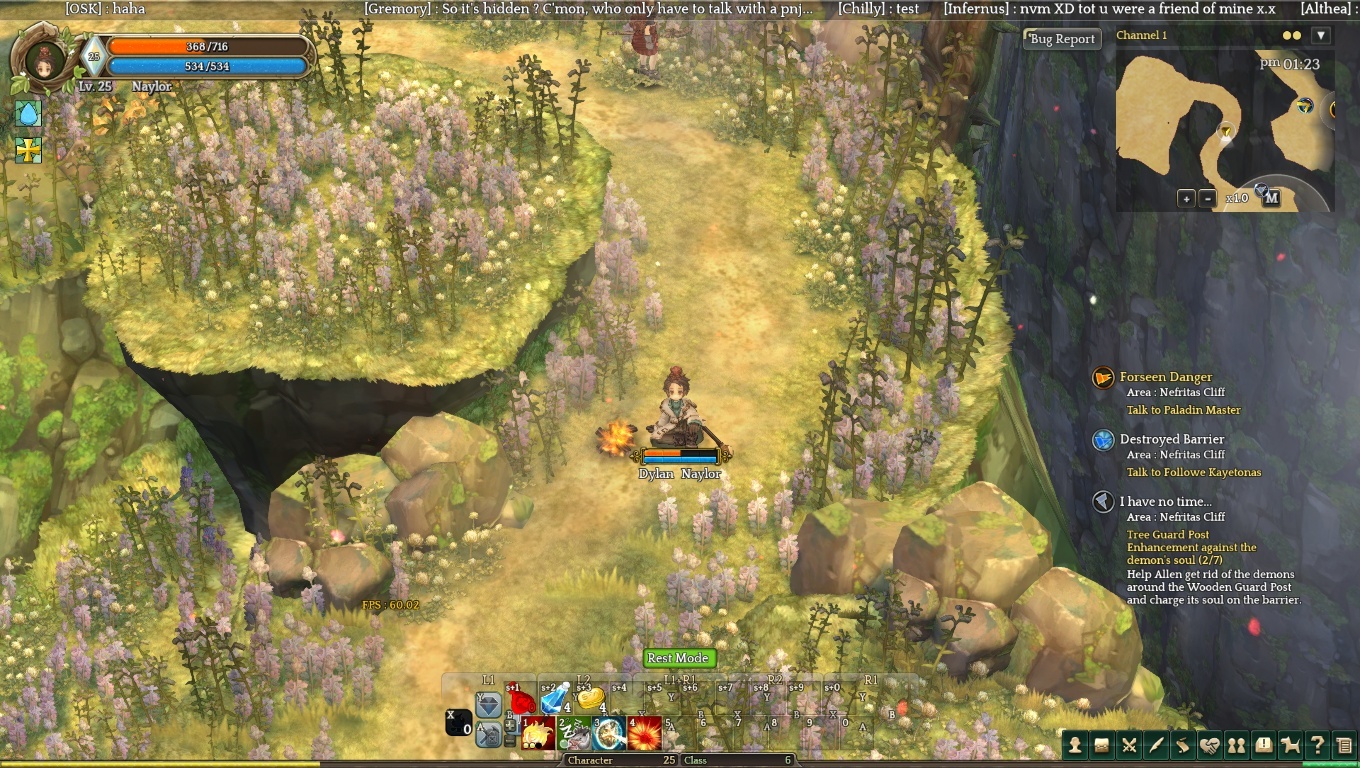Open the full map with the M button
Screen dimensions: 1360x768
click(1271, 198)
